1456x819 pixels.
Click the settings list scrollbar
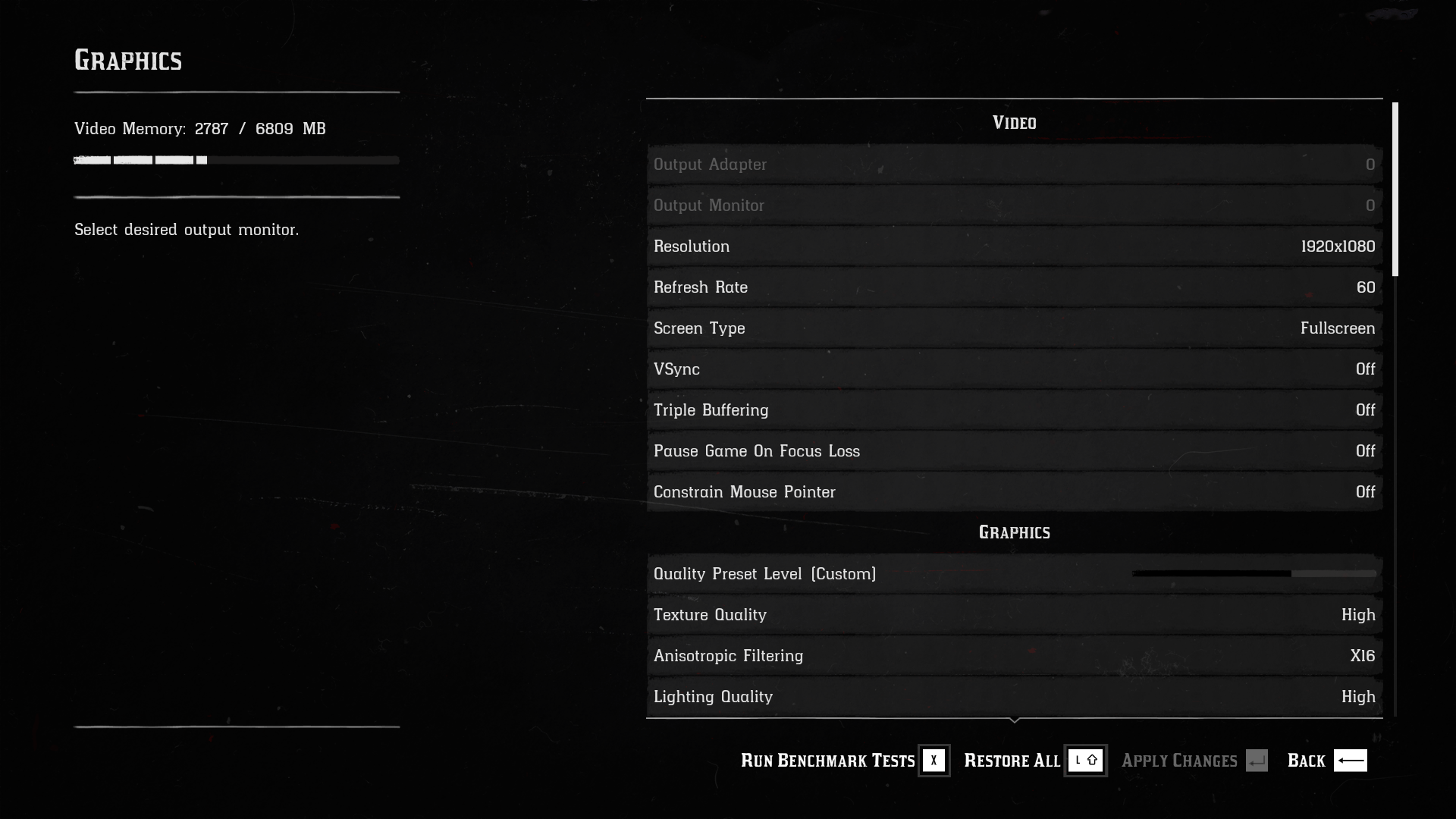click(1395, 190)
